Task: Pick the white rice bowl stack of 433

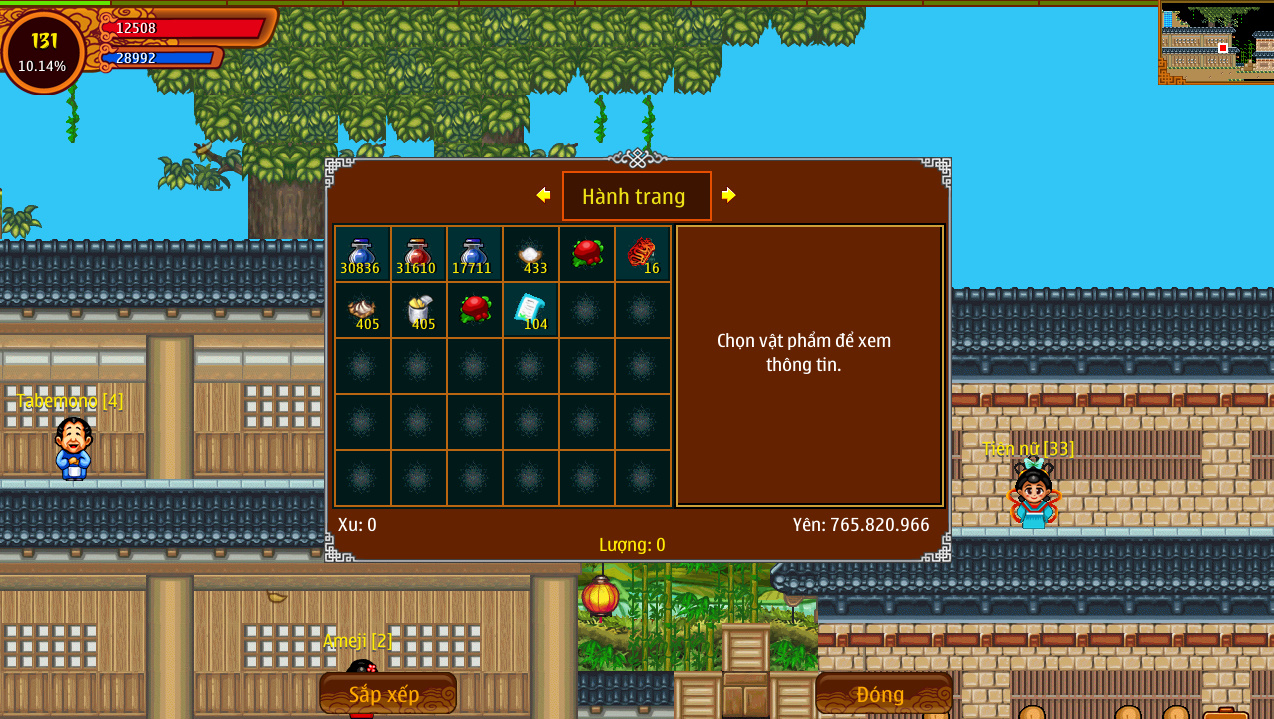Action: 530,254
